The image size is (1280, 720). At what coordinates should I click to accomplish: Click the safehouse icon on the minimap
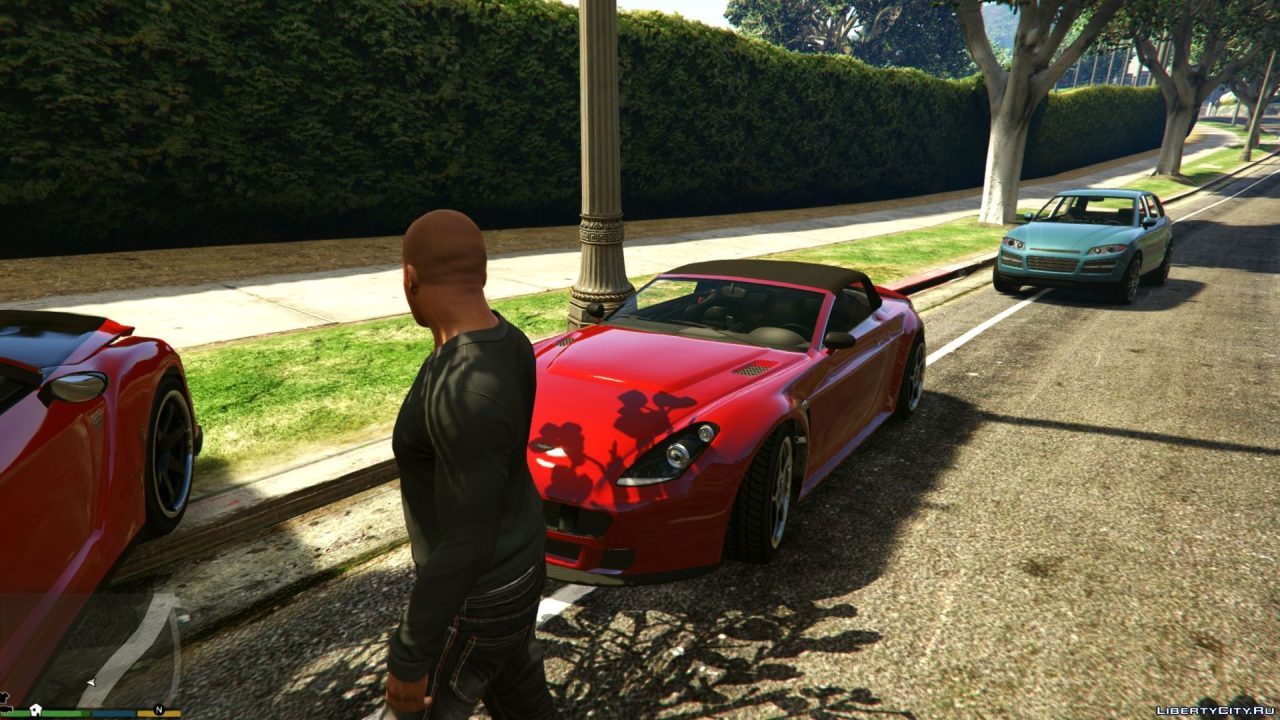tap(36, 708)
